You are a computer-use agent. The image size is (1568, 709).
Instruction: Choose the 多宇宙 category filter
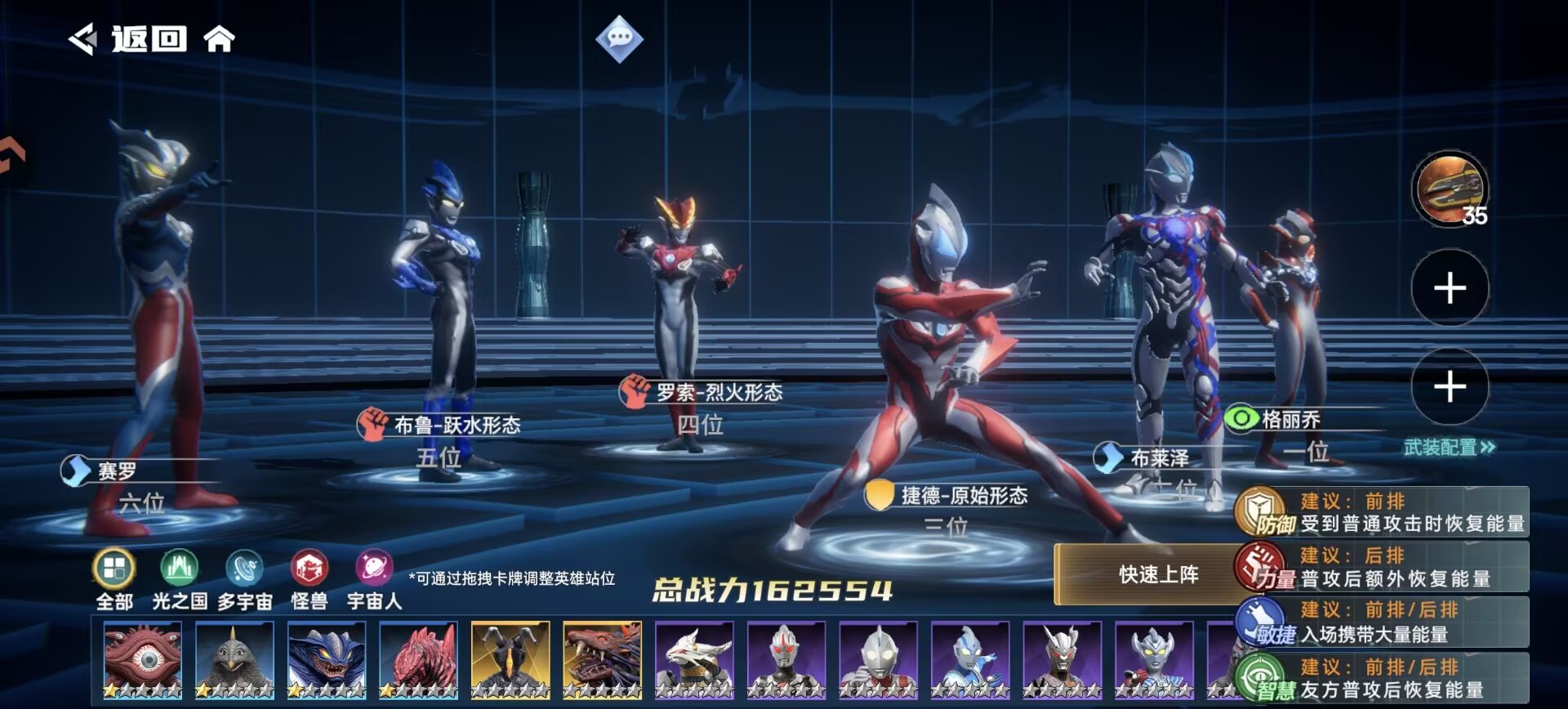(x=244, y=580)
